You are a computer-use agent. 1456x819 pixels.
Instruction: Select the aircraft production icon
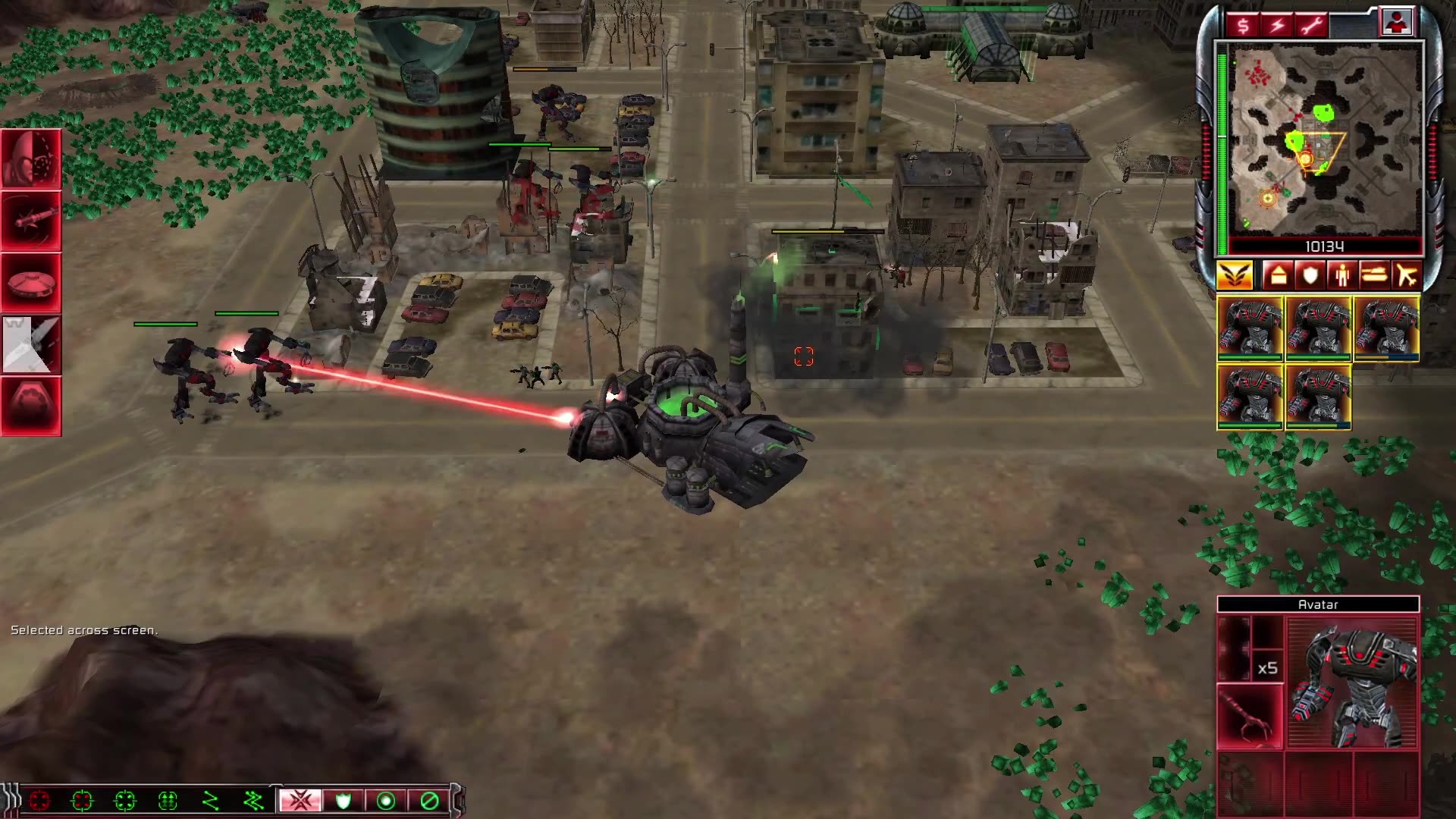coord(1407,275)
